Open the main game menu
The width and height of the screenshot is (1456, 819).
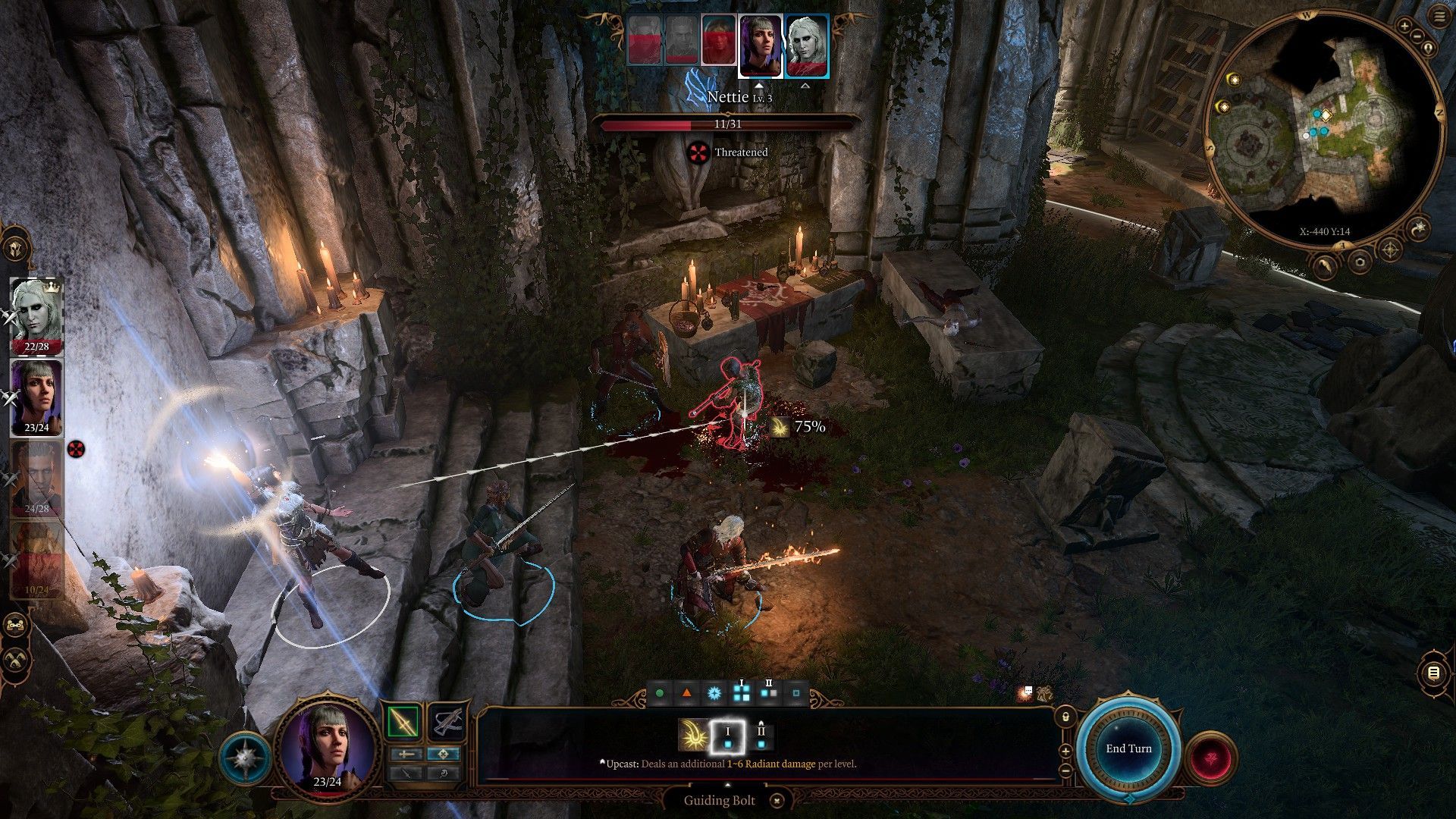coord(1440,18)
